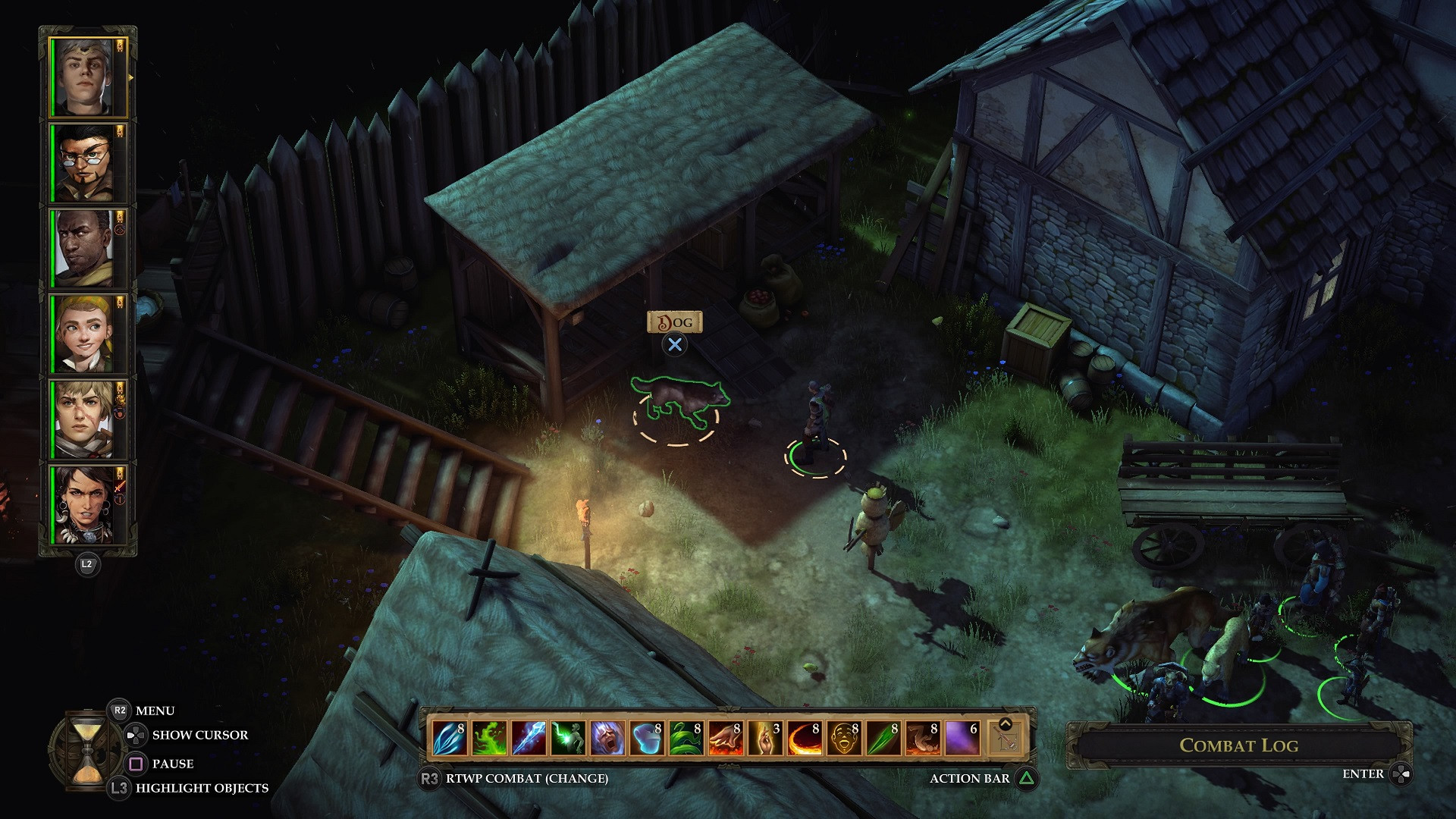Screen dimensions: 1456x819
Task: Select the dark-skinned man portrait
Action: point(83,249)
